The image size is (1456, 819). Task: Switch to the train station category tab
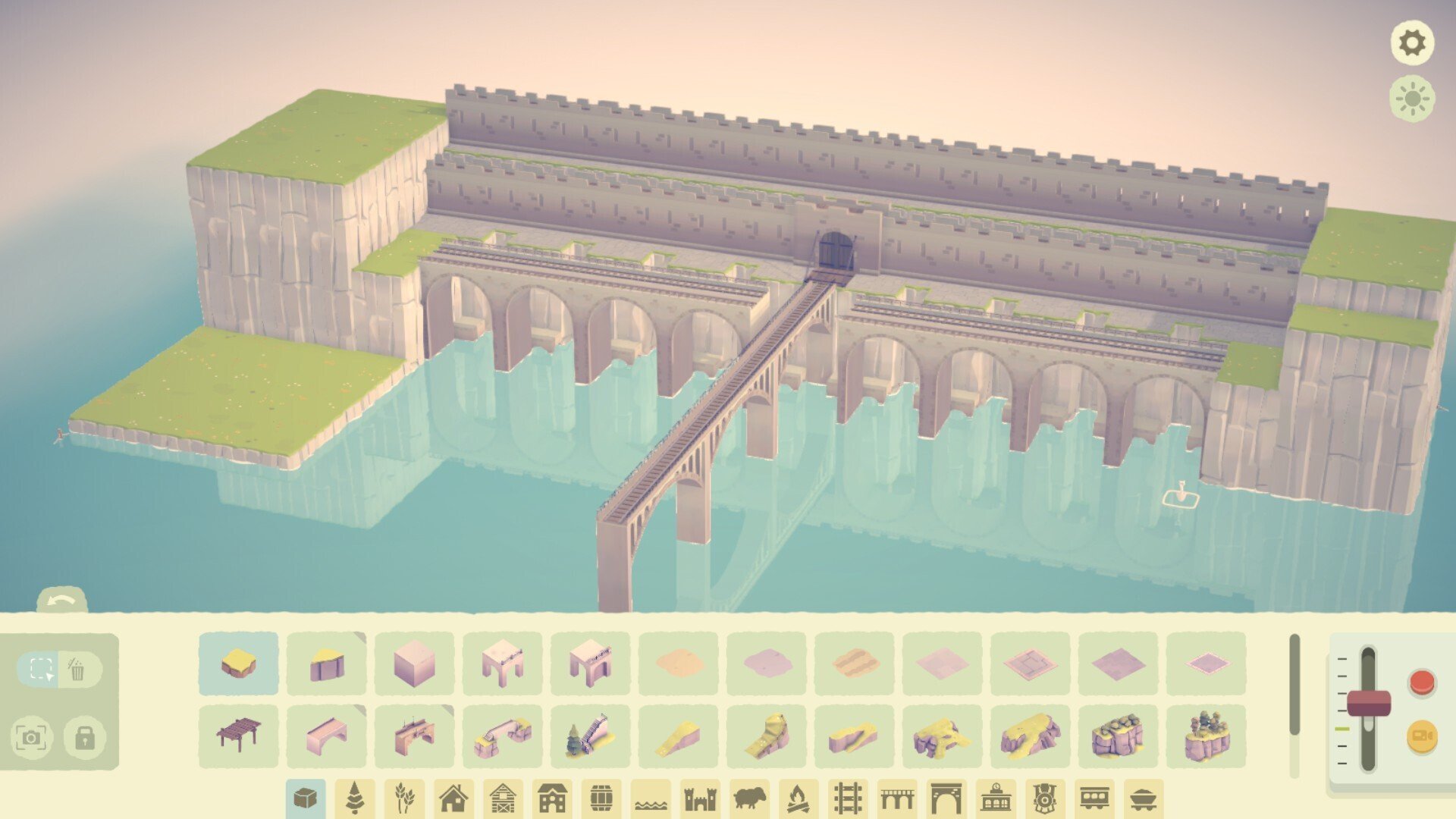tap(997, 797)
